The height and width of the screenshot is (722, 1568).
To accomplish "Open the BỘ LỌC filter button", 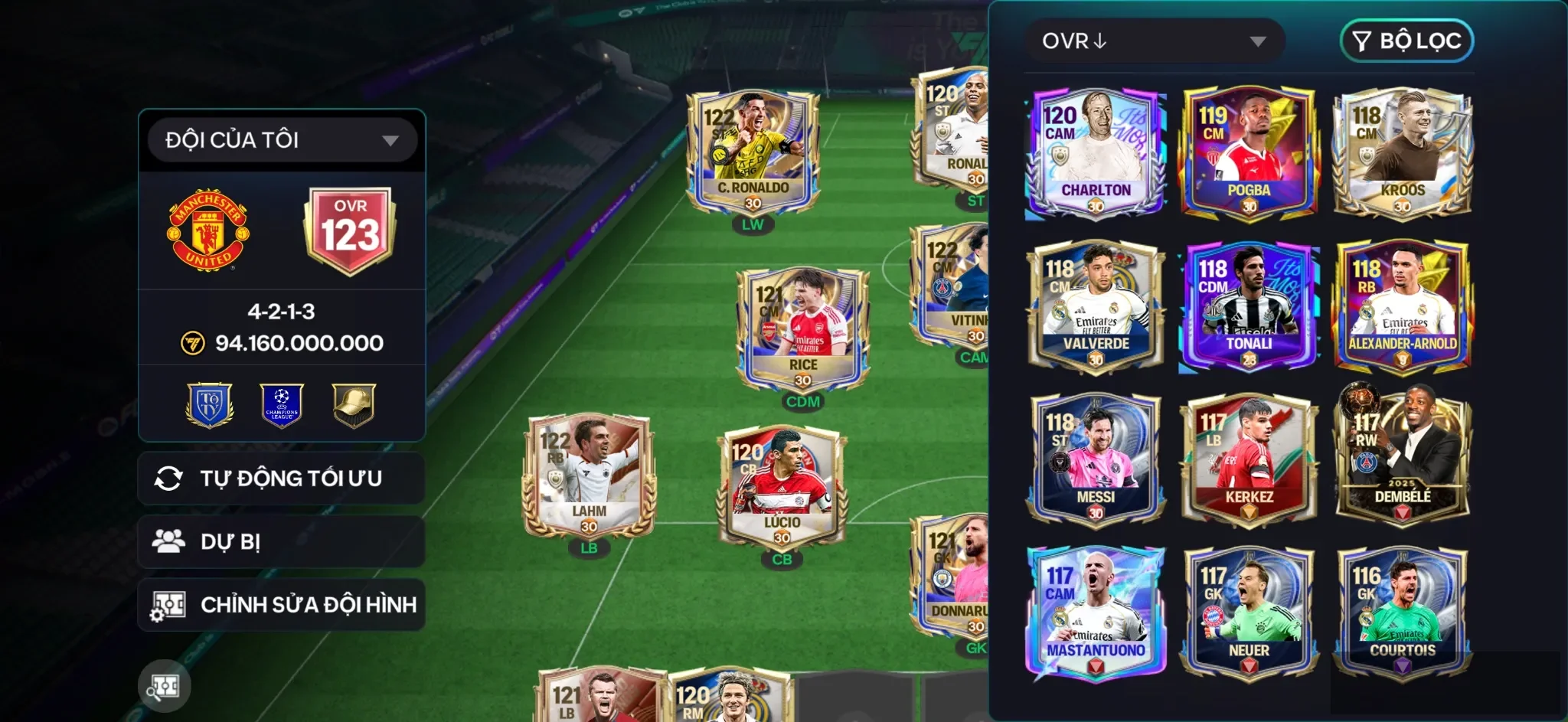I will tap(1406, 41).
